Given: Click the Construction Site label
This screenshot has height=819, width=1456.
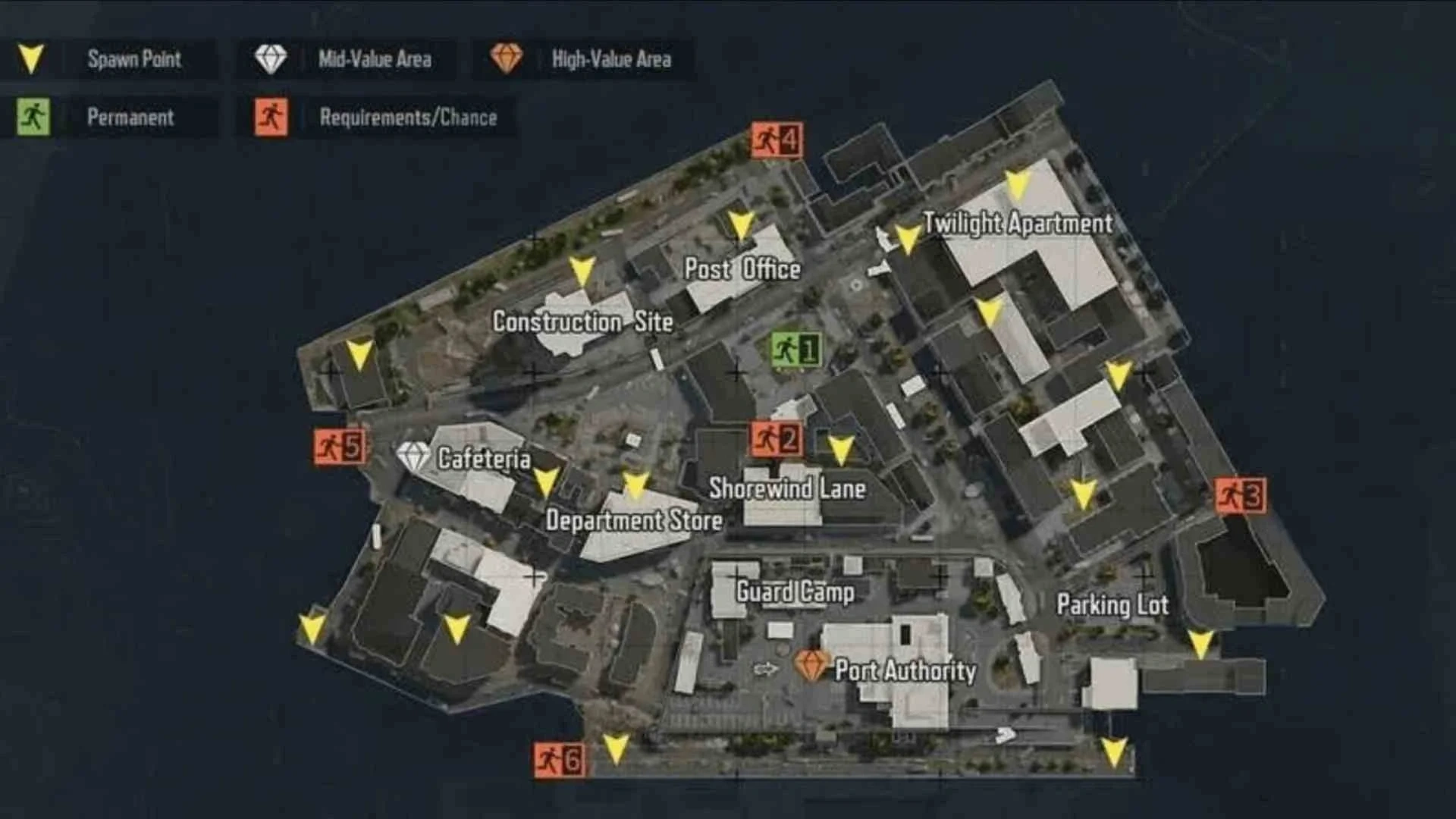Looking at the screenshot, I should pyautogui.click(x=583, y=322).
